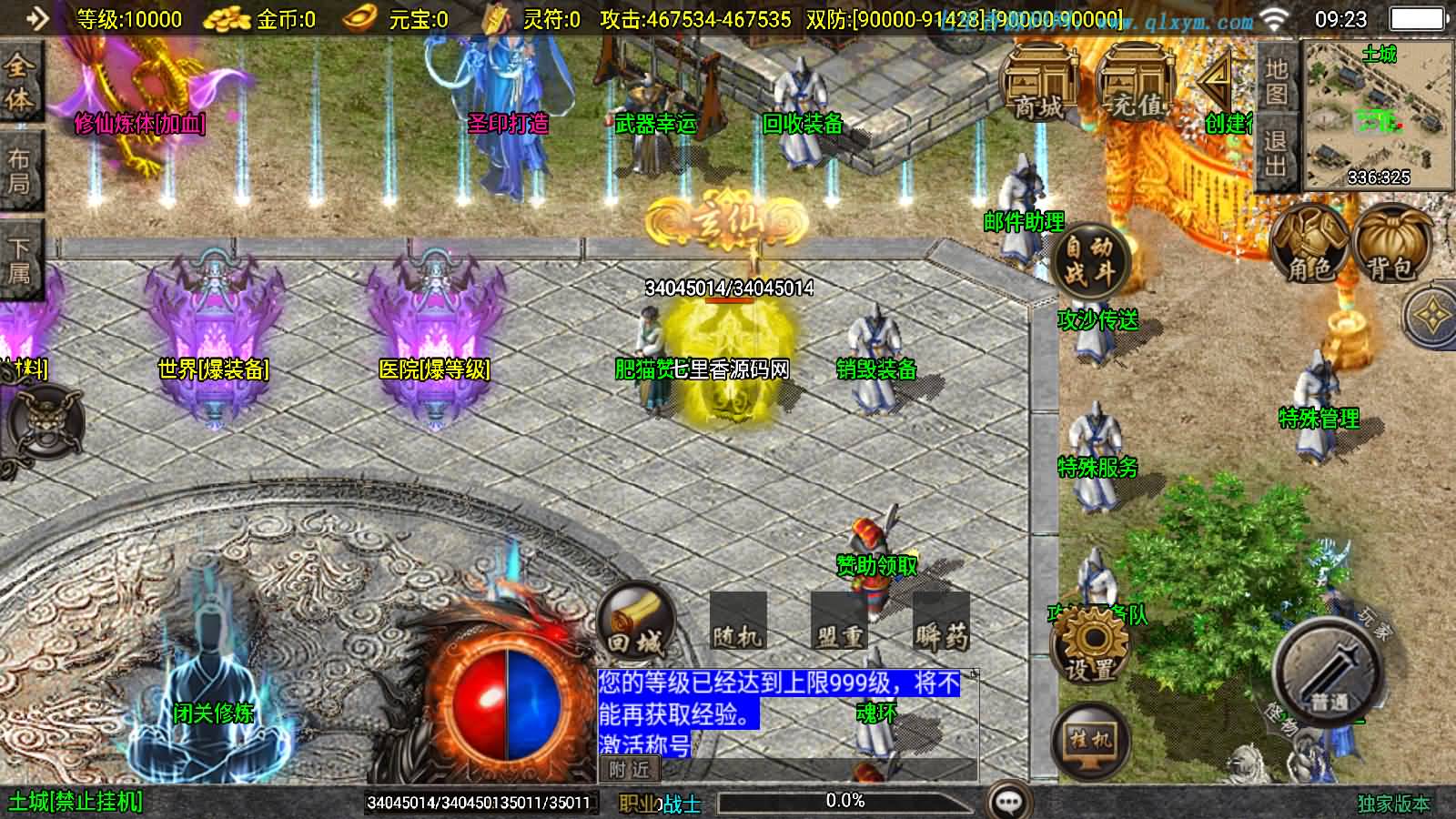Select the 全体 side tab

19,82
